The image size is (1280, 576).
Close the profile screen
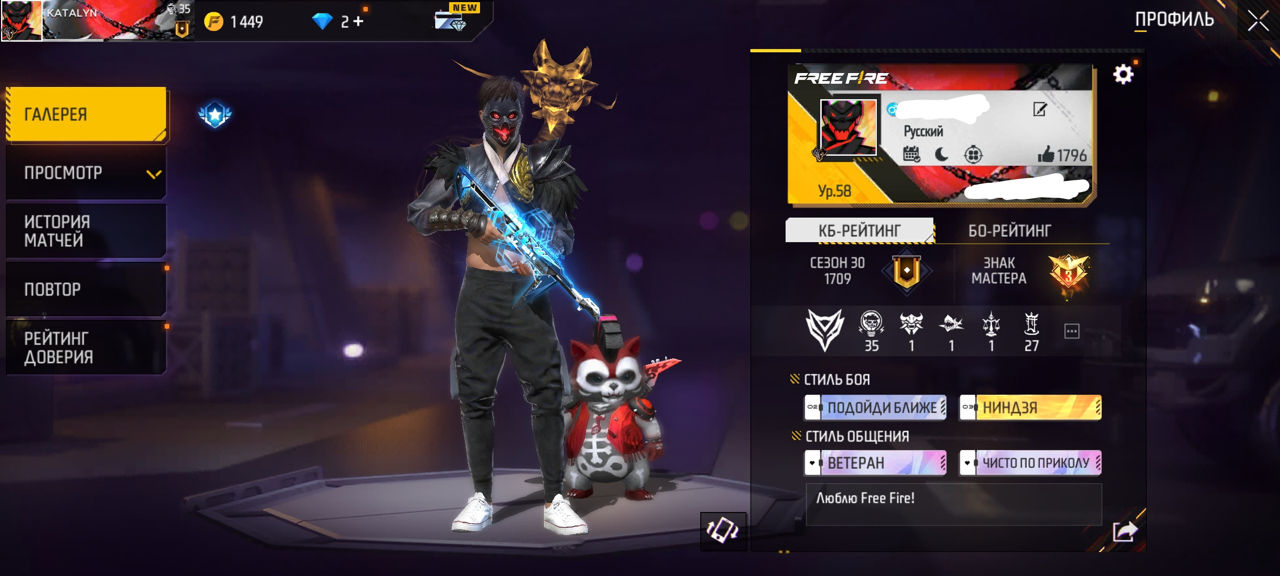pyautogui.click(x=1257, y=20)
